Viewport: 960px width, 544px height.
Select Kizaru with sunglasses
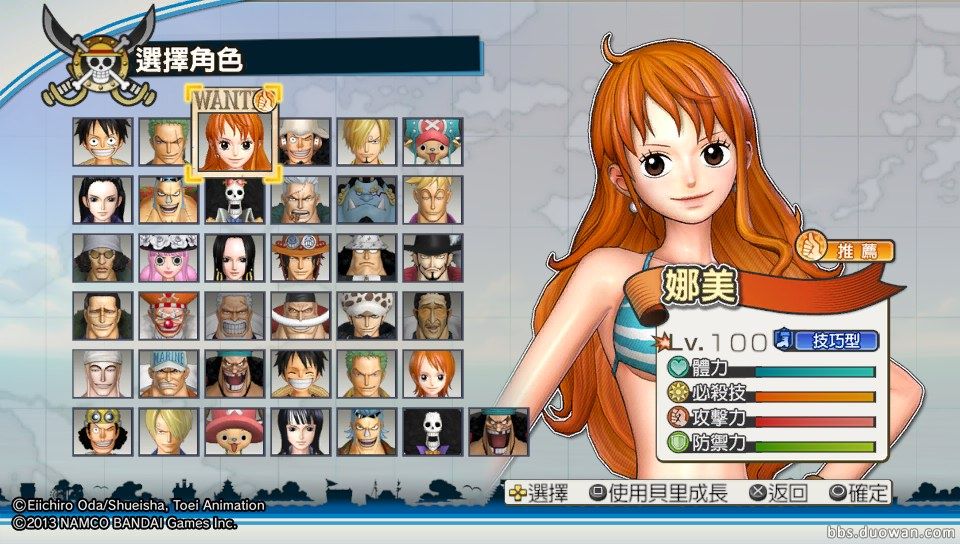click(433, 316)
